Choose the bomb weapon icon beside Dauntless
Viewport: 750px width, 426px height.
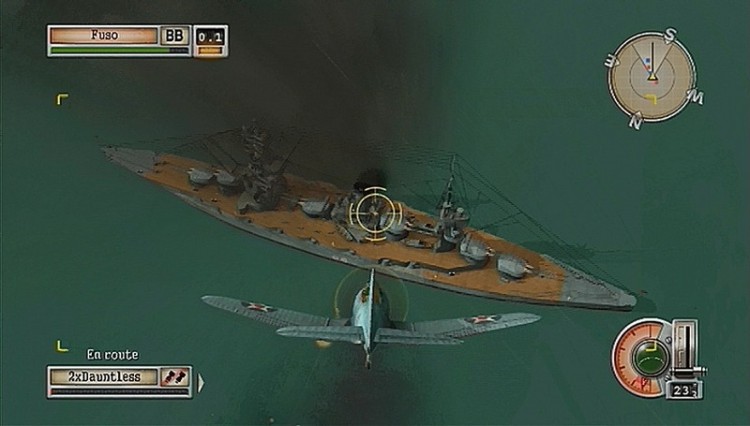point(176,377)
